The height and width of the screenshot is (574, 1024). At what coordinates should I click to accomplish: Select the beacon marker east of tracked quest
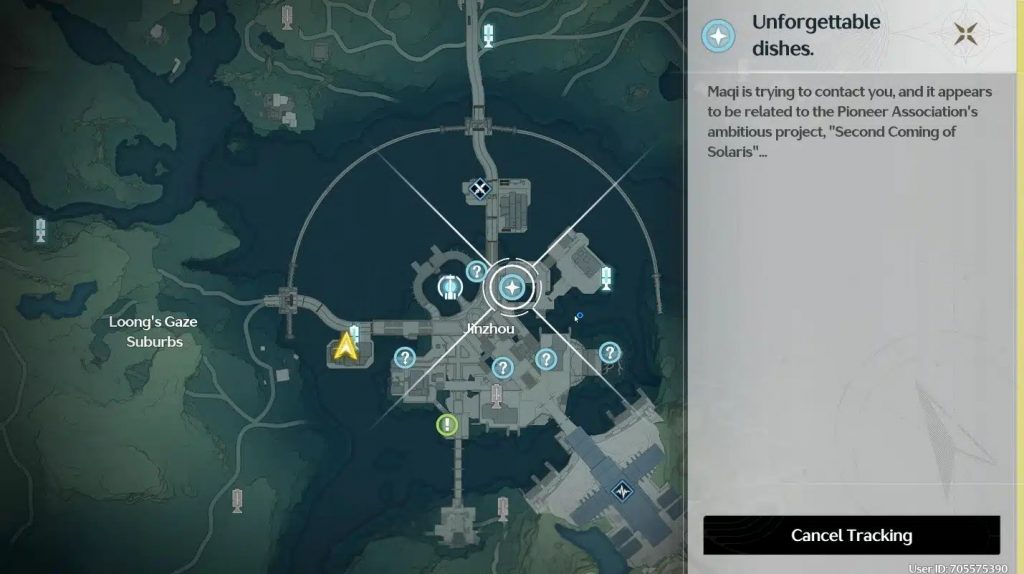point(606,279)
